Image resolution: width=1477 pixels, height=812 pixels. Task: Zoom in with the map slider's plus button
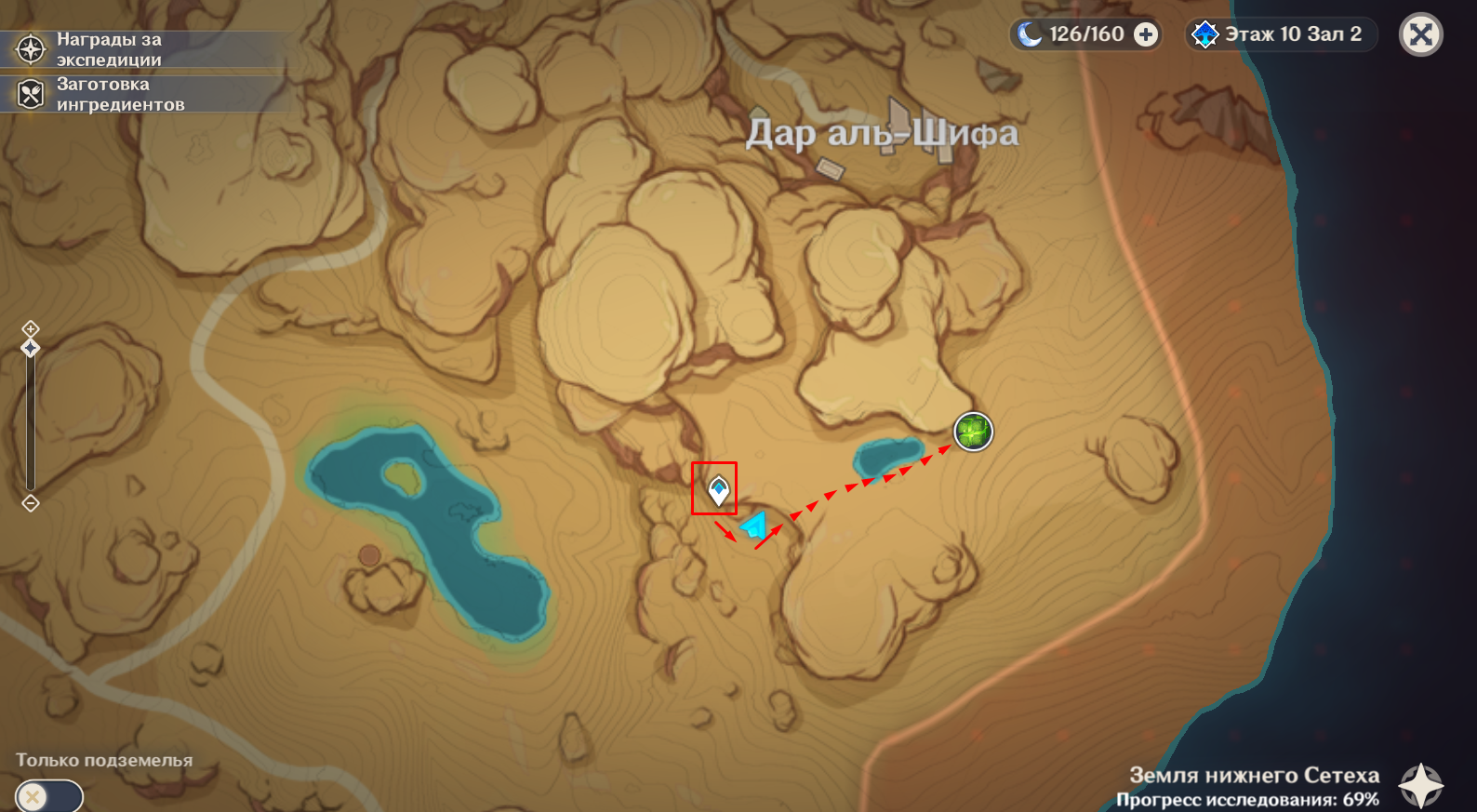[x=31, y=328]
